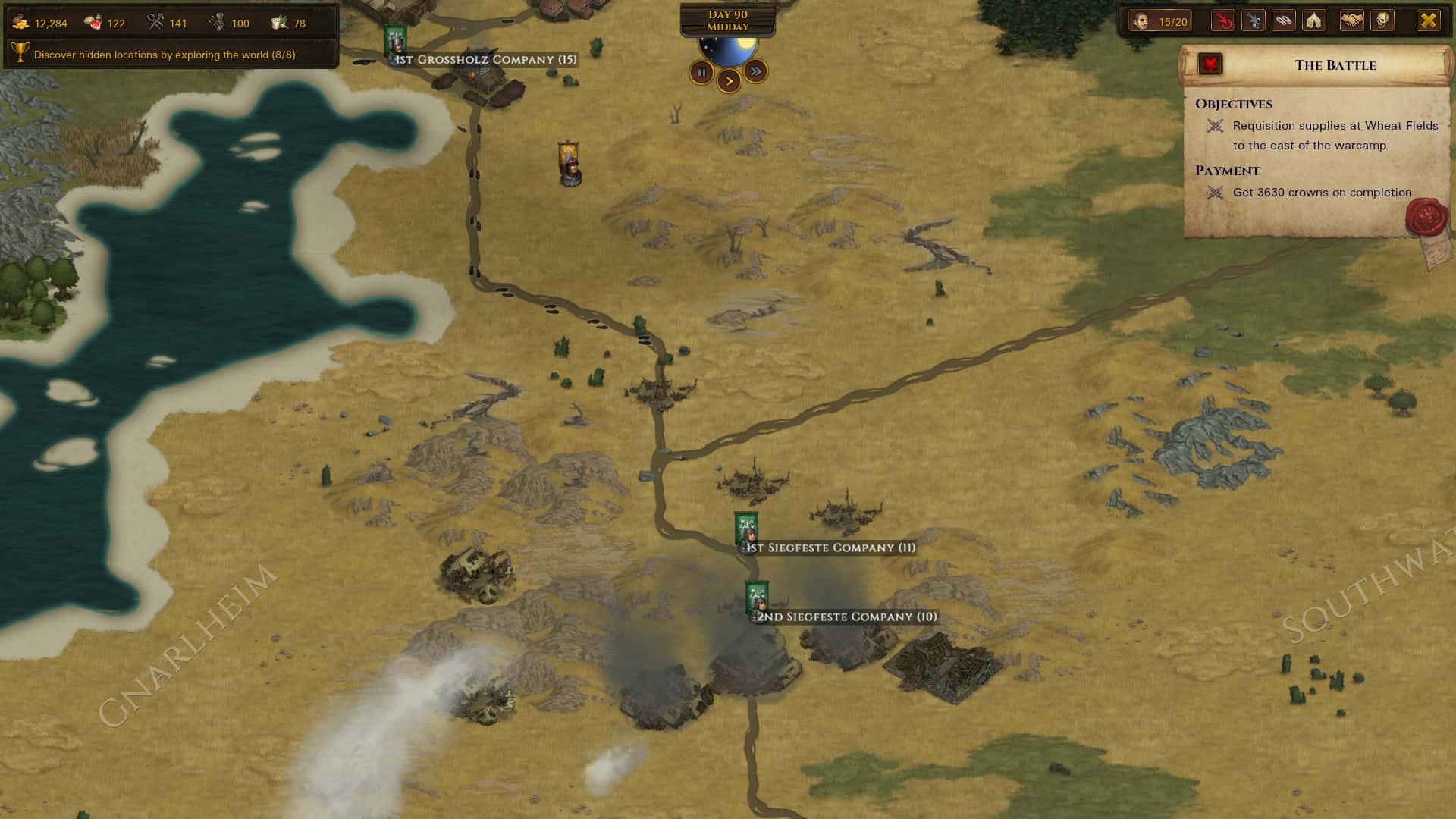Screen dimensions: 1456x819
Task: Click the crowns resource icon
Action: (x=21, y=21)
